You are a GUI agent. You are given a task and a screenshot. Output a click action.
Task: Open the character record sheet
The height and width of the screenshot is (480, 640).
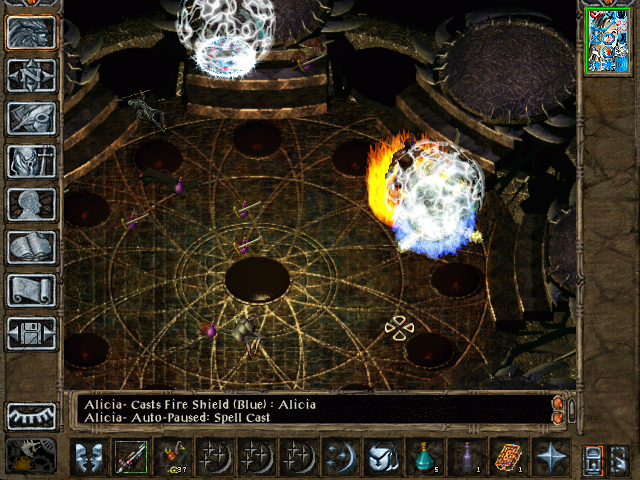point(31,204)
